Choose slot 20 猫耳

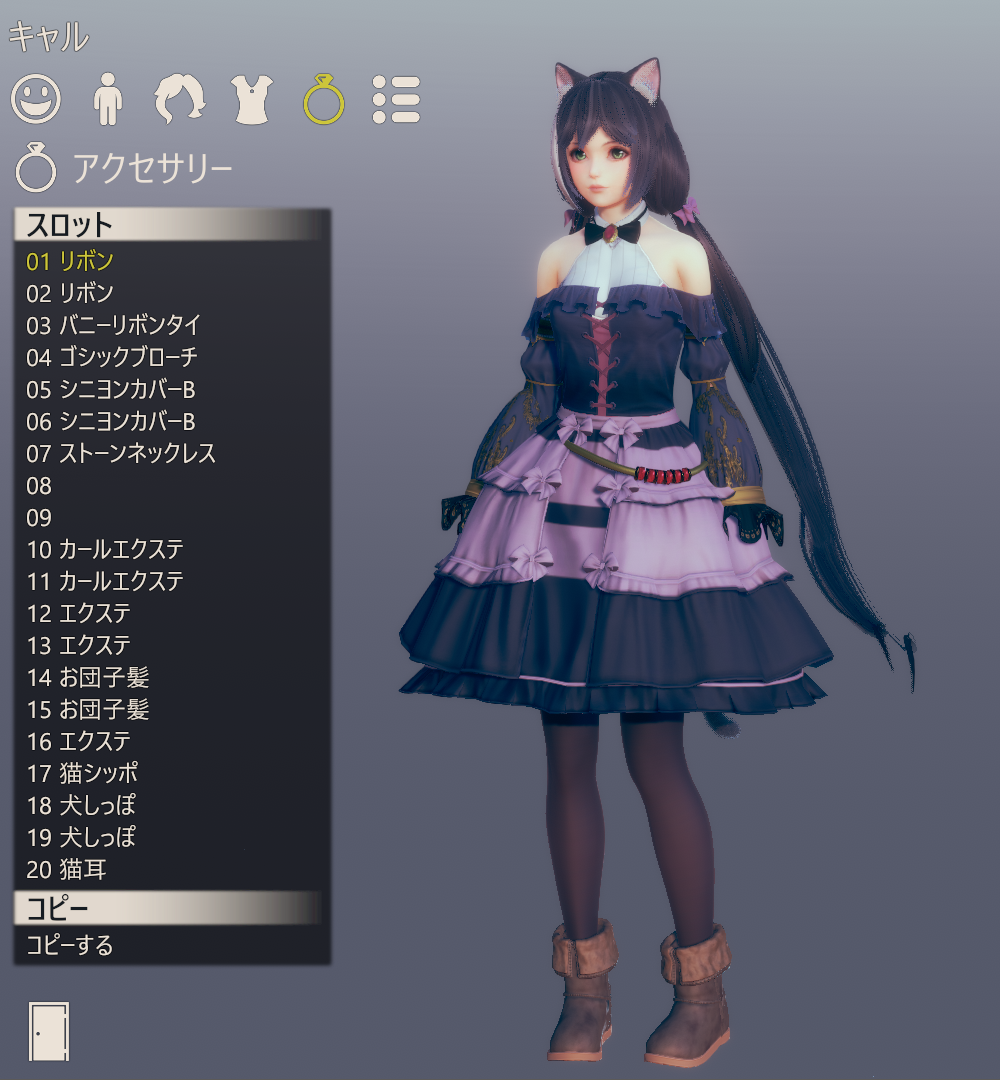66,870
